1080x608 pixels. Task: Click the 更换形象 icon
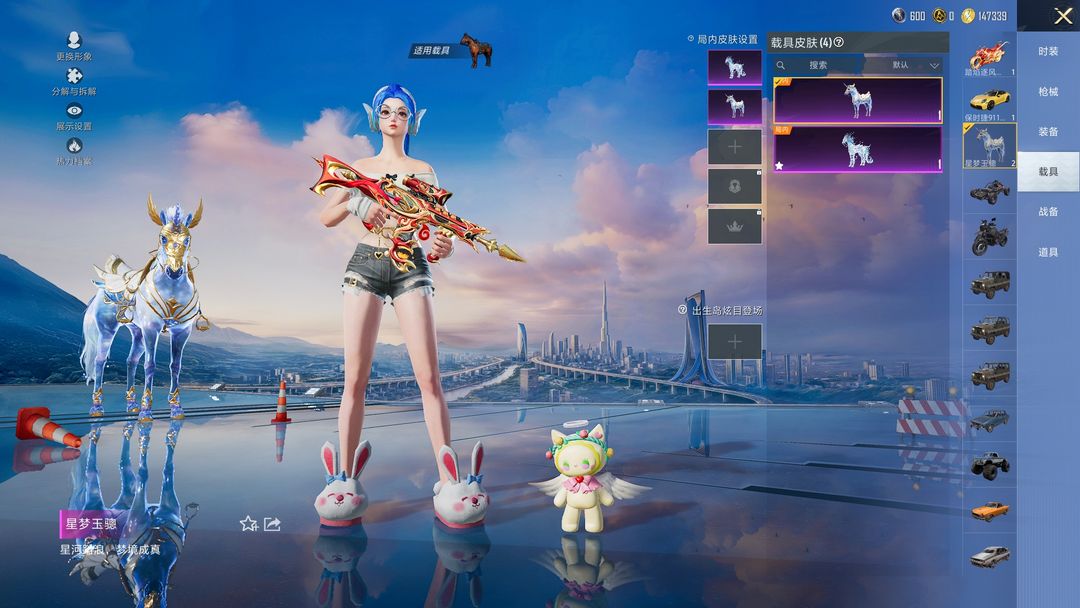[74, 41]
